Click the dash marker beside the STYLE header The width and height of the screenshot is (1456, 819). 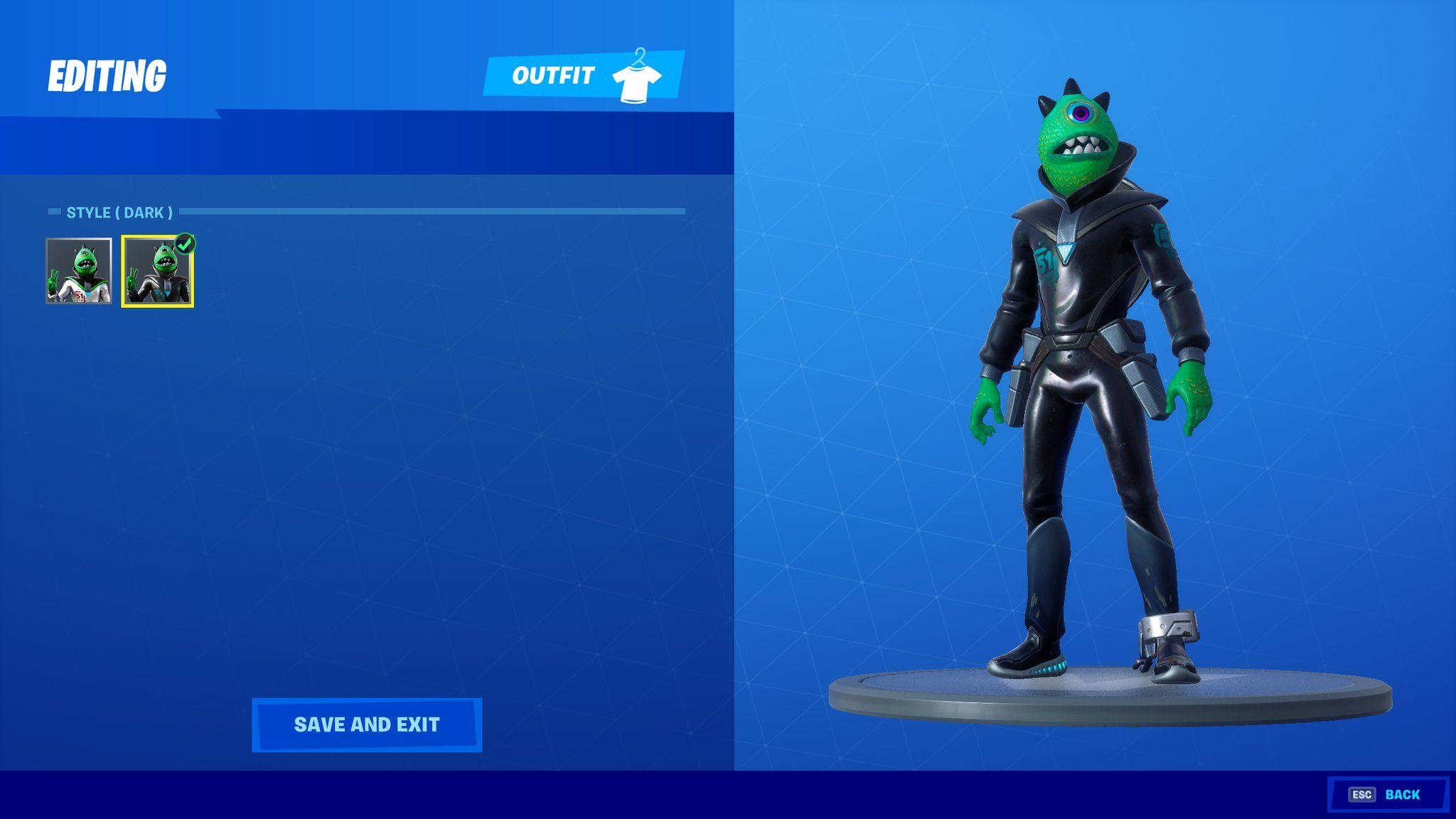coord(54,212)
